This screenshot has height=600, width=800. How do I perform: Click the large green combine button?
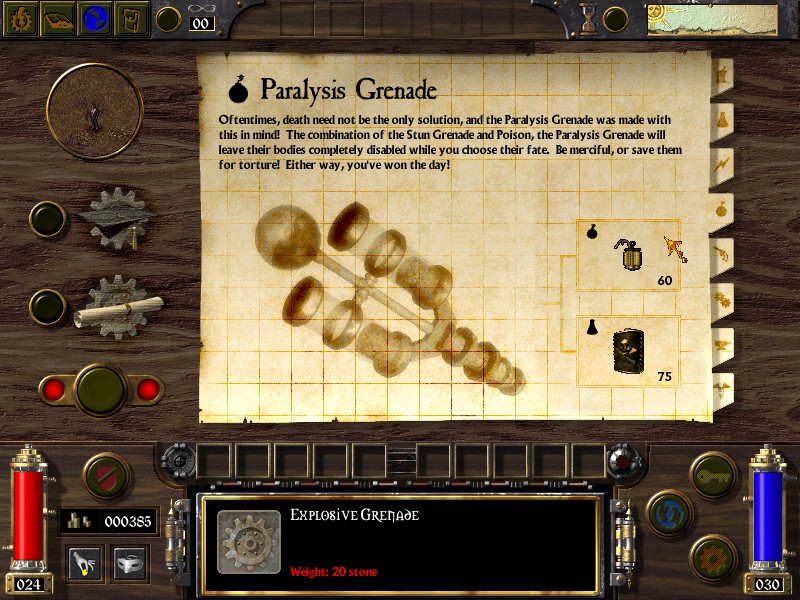[99, 387]
